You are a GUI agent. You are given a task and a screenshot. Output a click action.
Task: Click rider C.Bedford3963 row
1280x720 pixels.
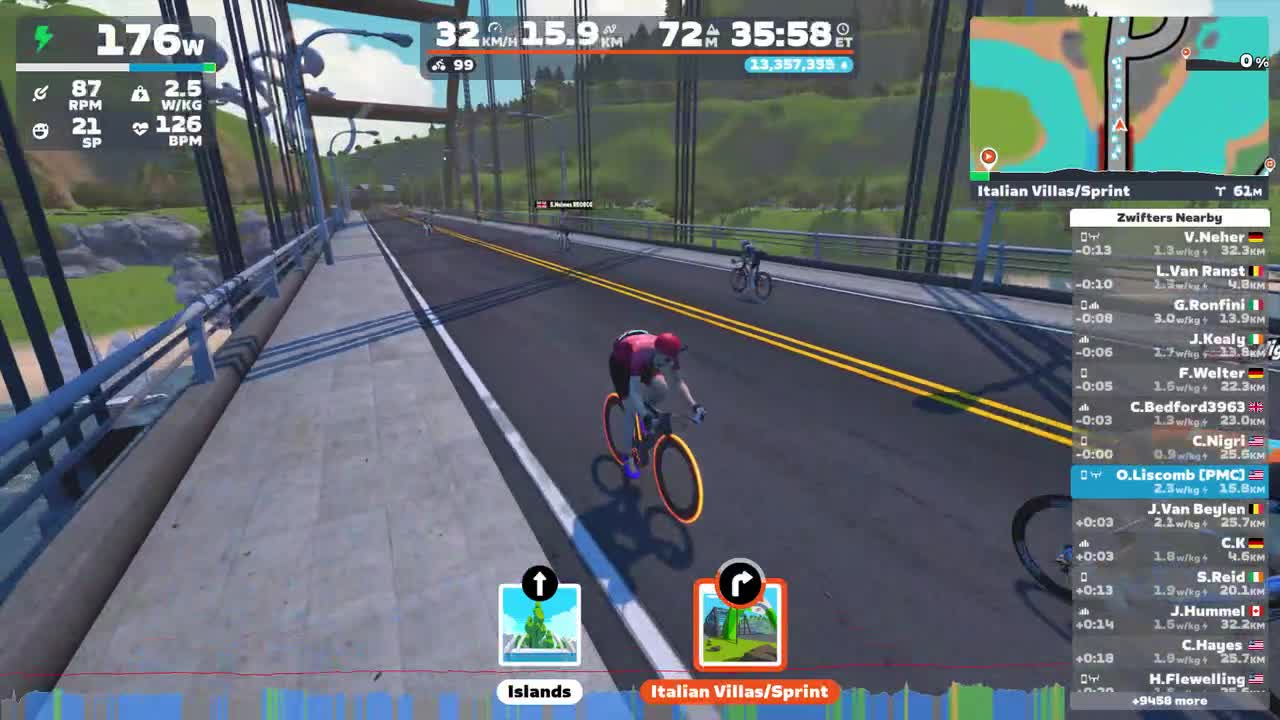tap(1169, 414)
